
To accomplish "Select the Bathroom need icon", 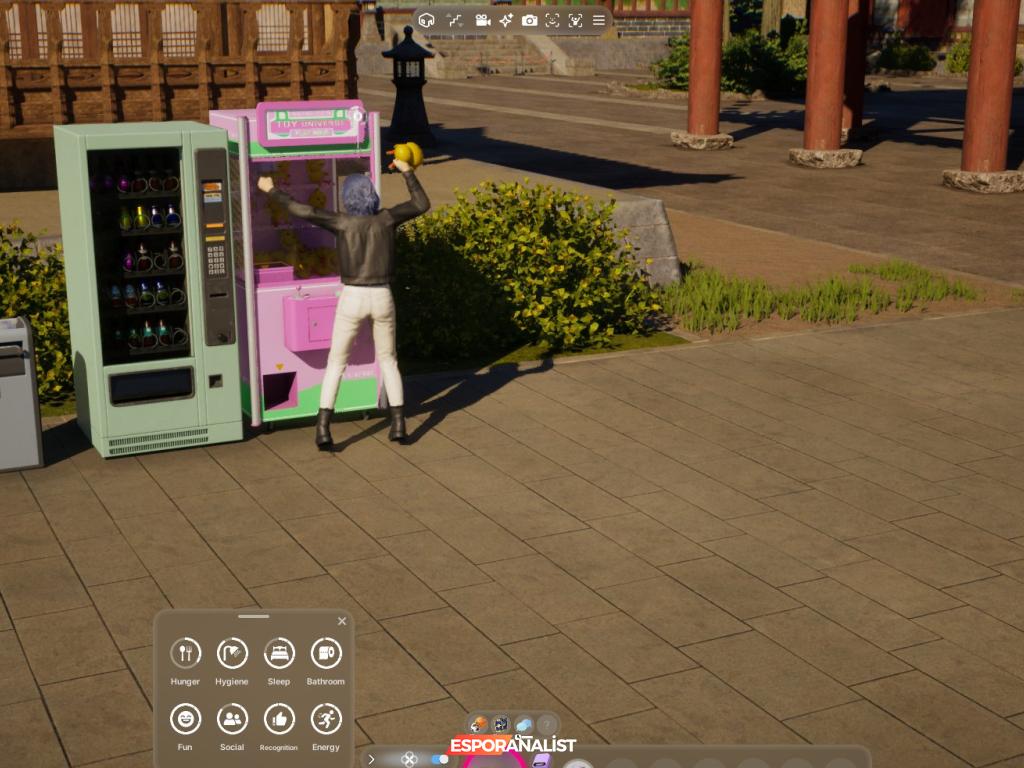I will [326, 654].
